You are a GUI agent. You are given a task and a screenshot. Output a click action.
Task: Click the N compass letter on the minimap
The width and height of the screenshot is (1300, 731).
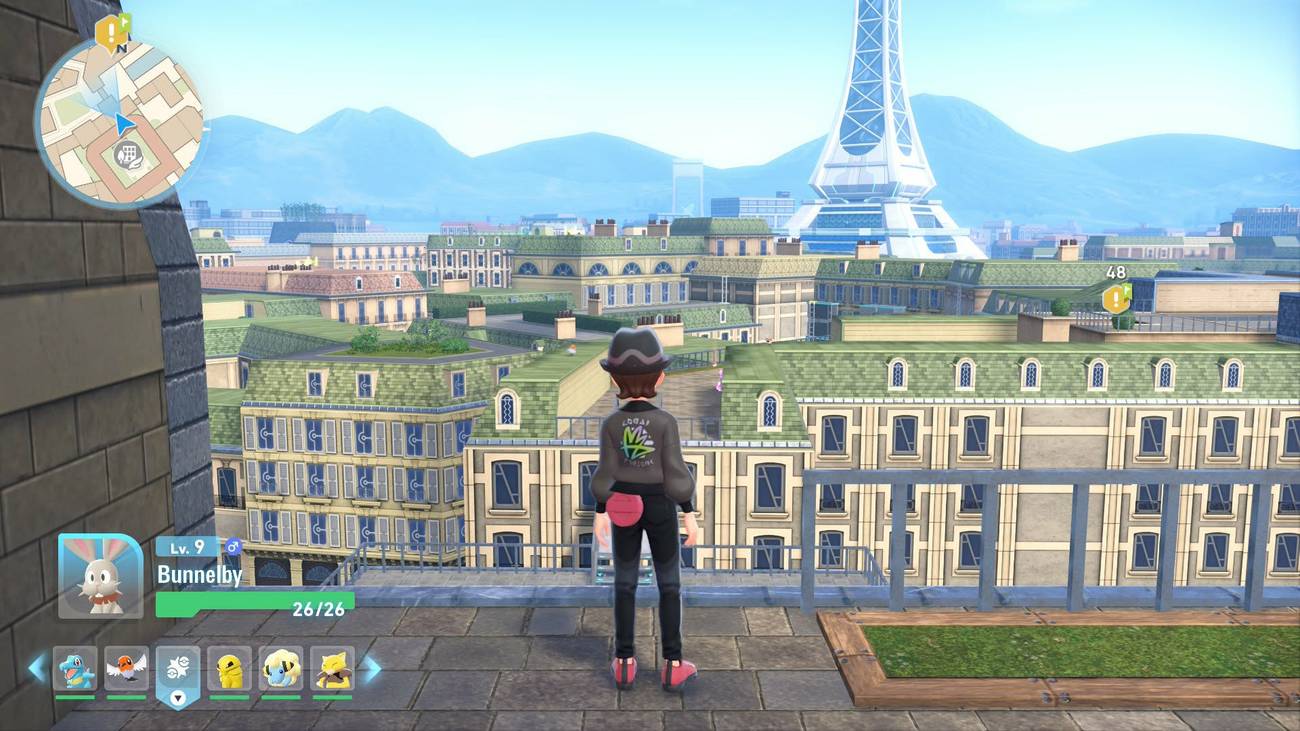click(122, 47)
